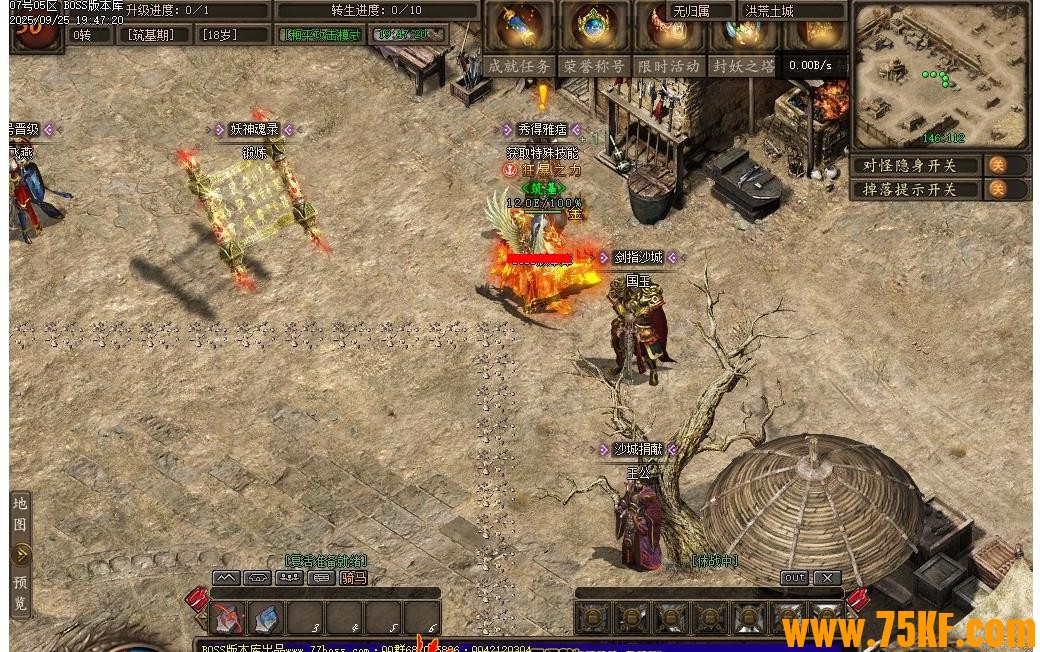
Task: Switch the 和平攻击模式 attack mode
Action: pos(322,34)
